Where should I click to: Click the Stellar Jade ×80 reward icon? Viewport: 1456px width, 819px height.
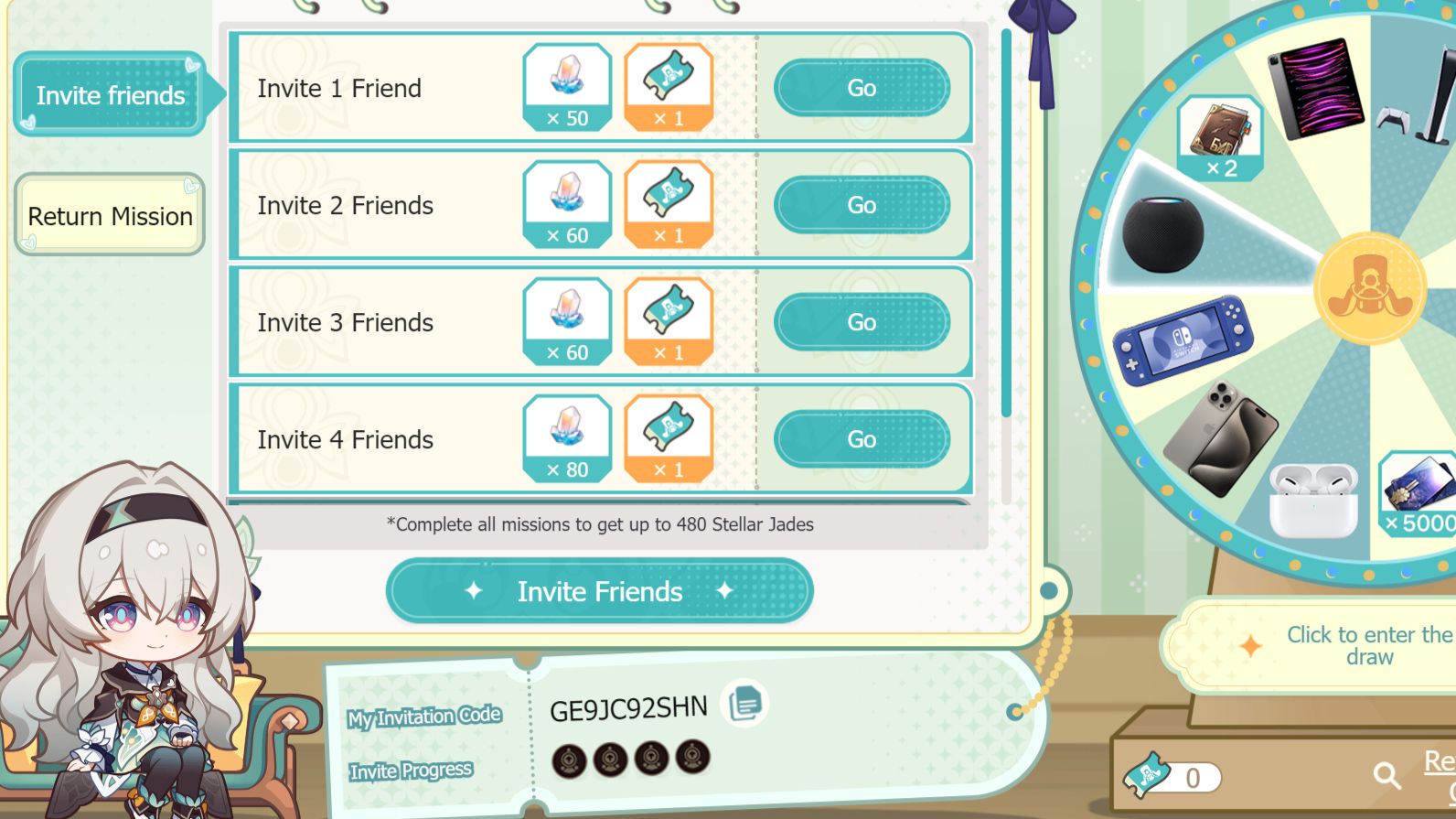[567, 439]
